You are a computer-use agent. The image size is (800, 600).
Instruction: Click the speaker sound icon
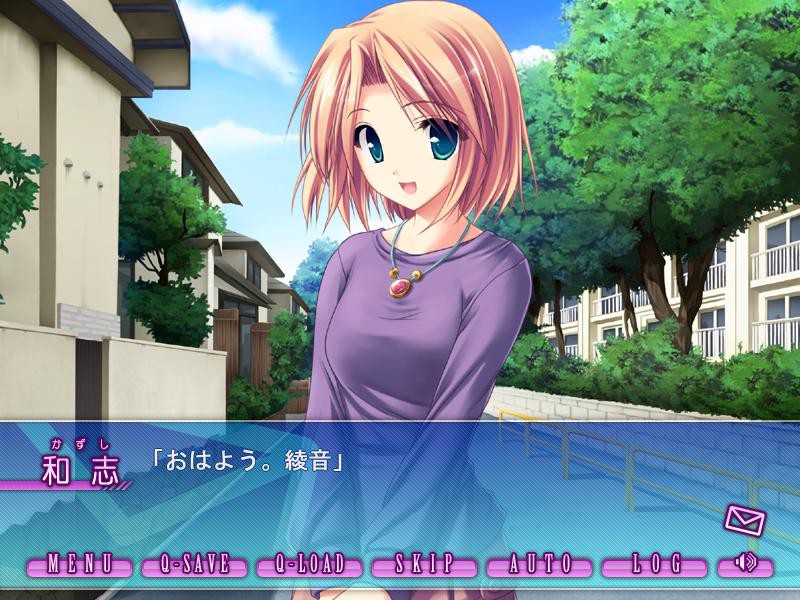pos(745,564)
